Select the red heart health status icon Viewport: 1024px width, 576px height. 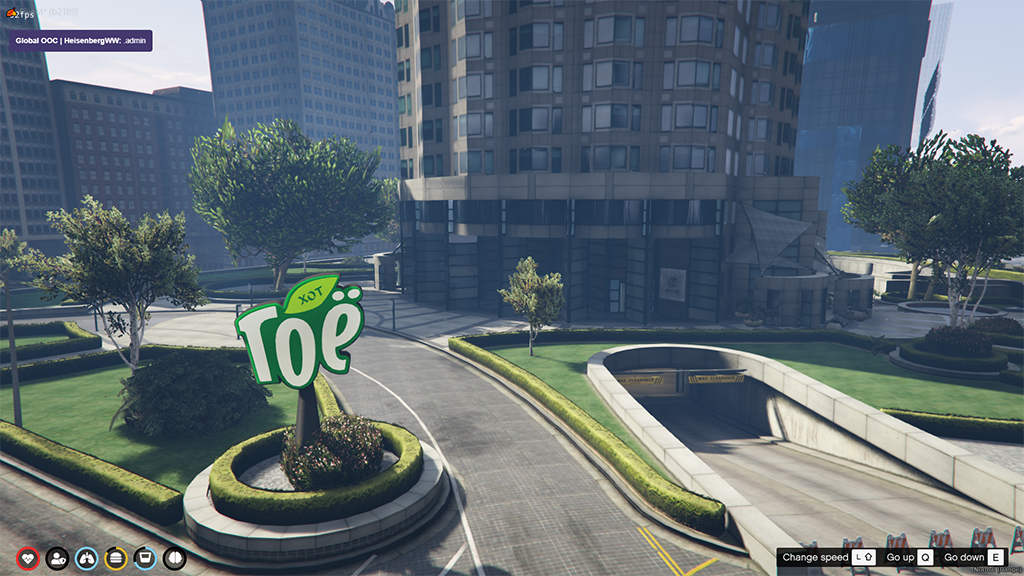click(28, 558)
